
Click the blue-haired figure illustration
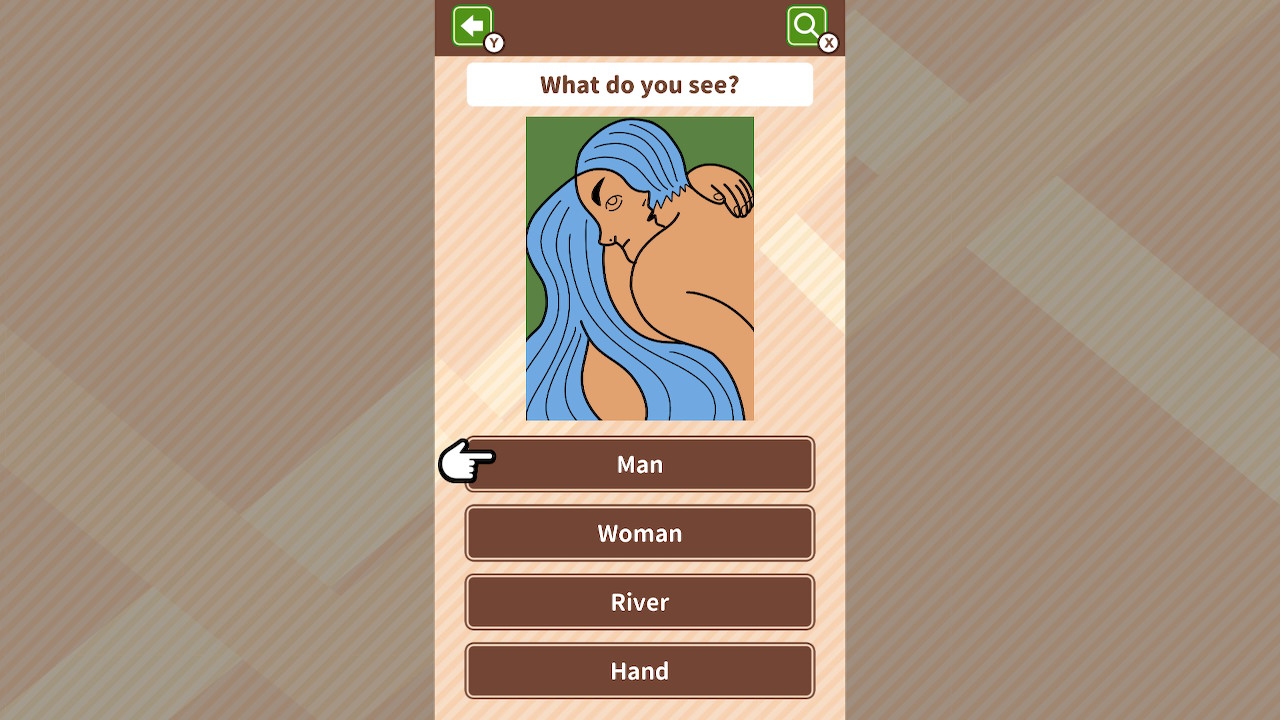click(x=640, y=267)
